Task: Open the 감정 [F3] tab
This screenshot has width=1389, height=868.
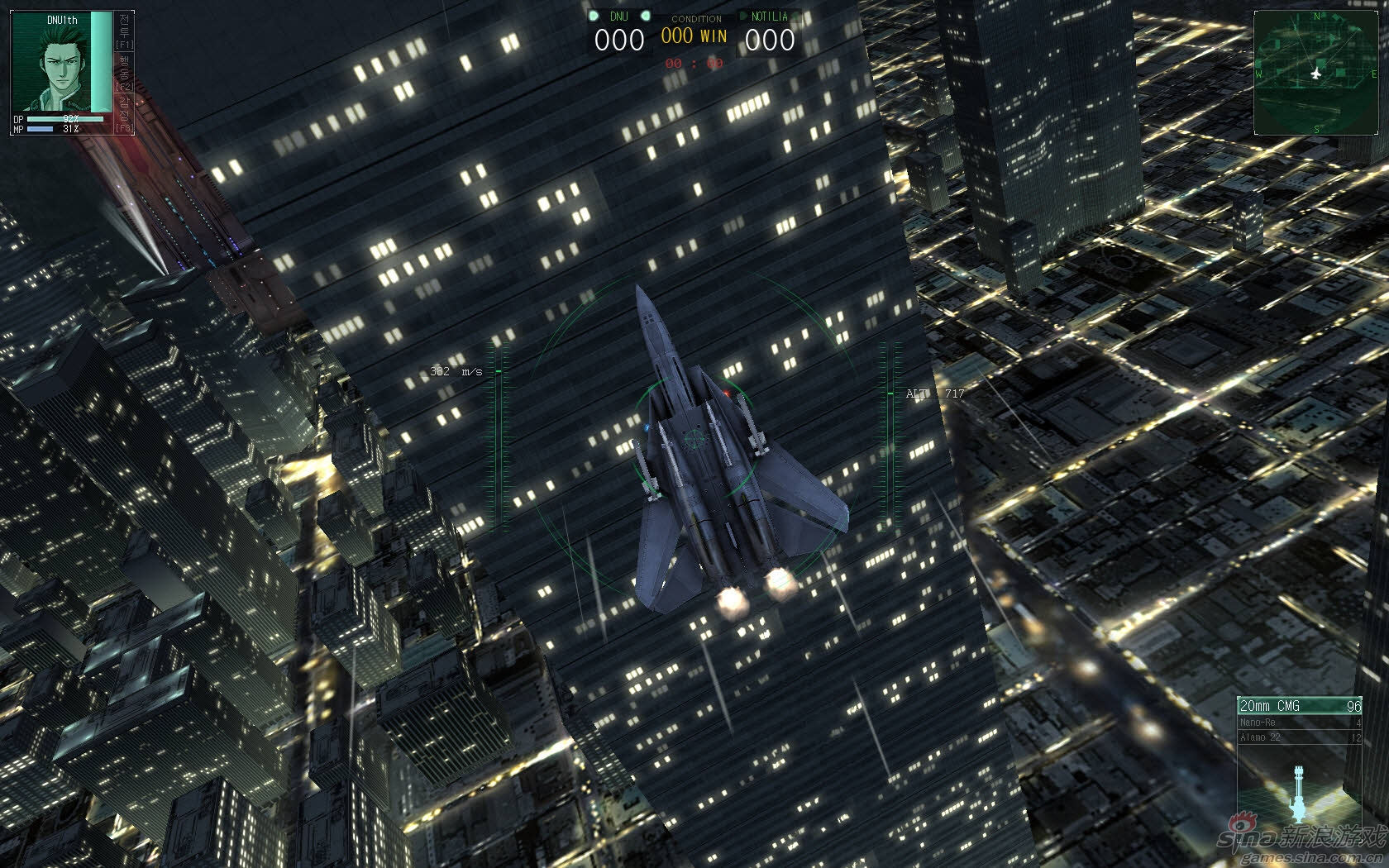Action: 124,114
